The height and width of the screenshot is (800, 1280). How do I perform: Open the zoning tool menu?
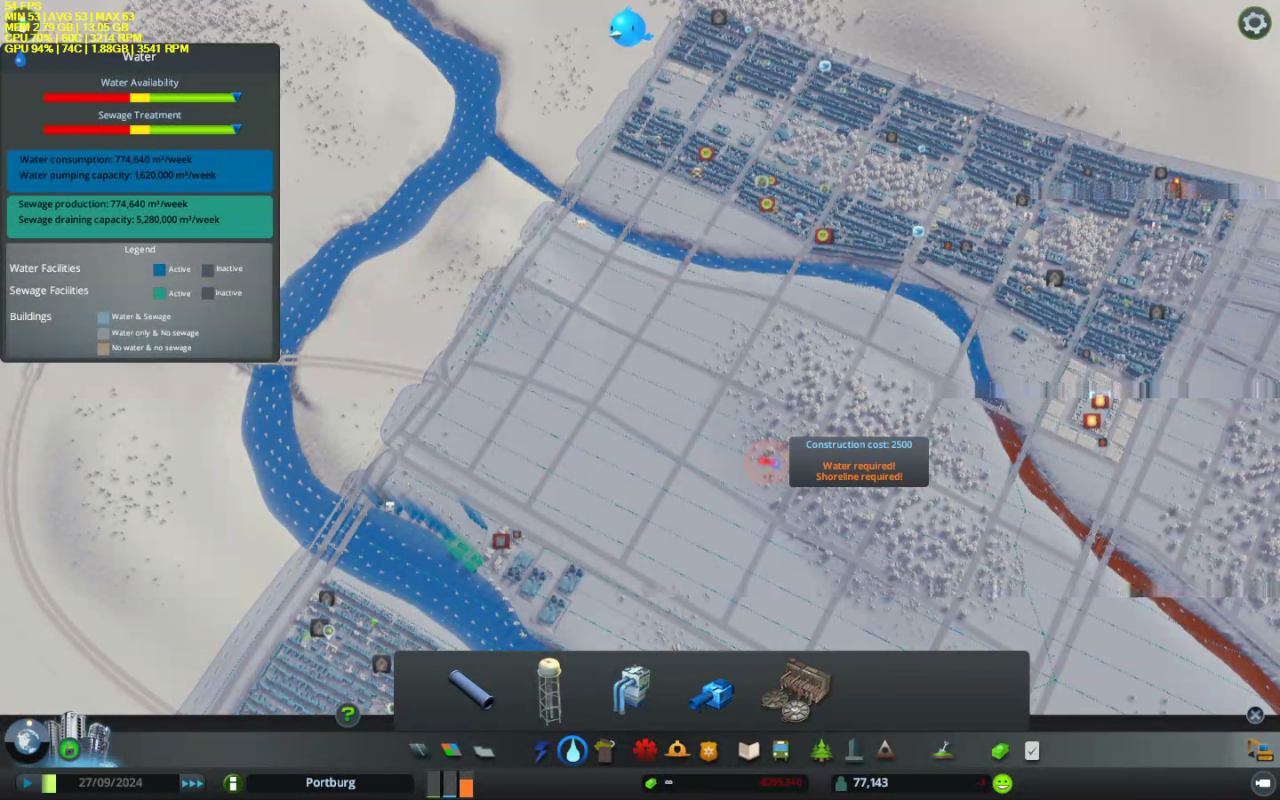click(x=451, y=750)
